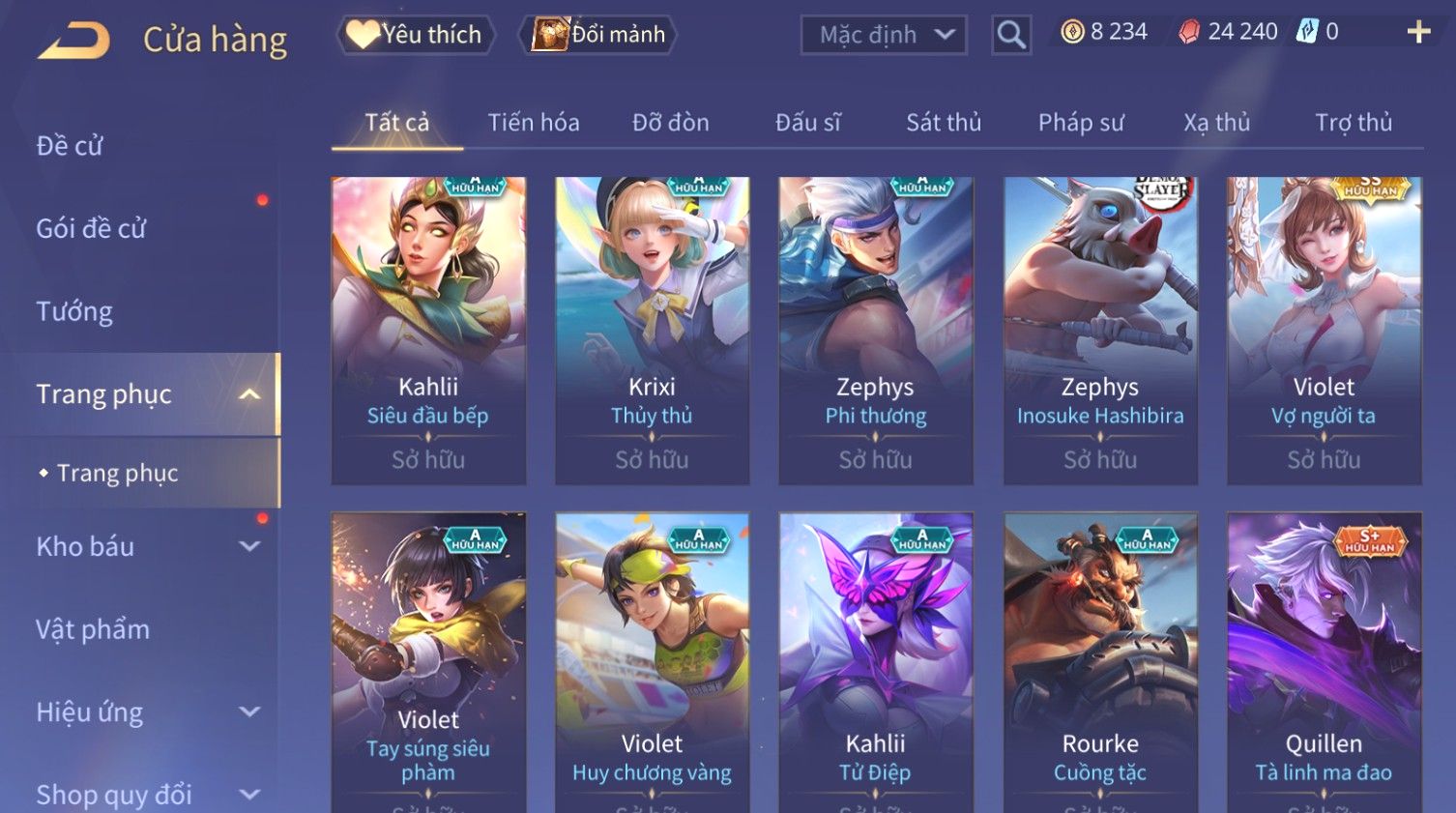1456x813 pixels.
Task: Expand the Mặc định sort dropdown
Action: tap(884, 35)
